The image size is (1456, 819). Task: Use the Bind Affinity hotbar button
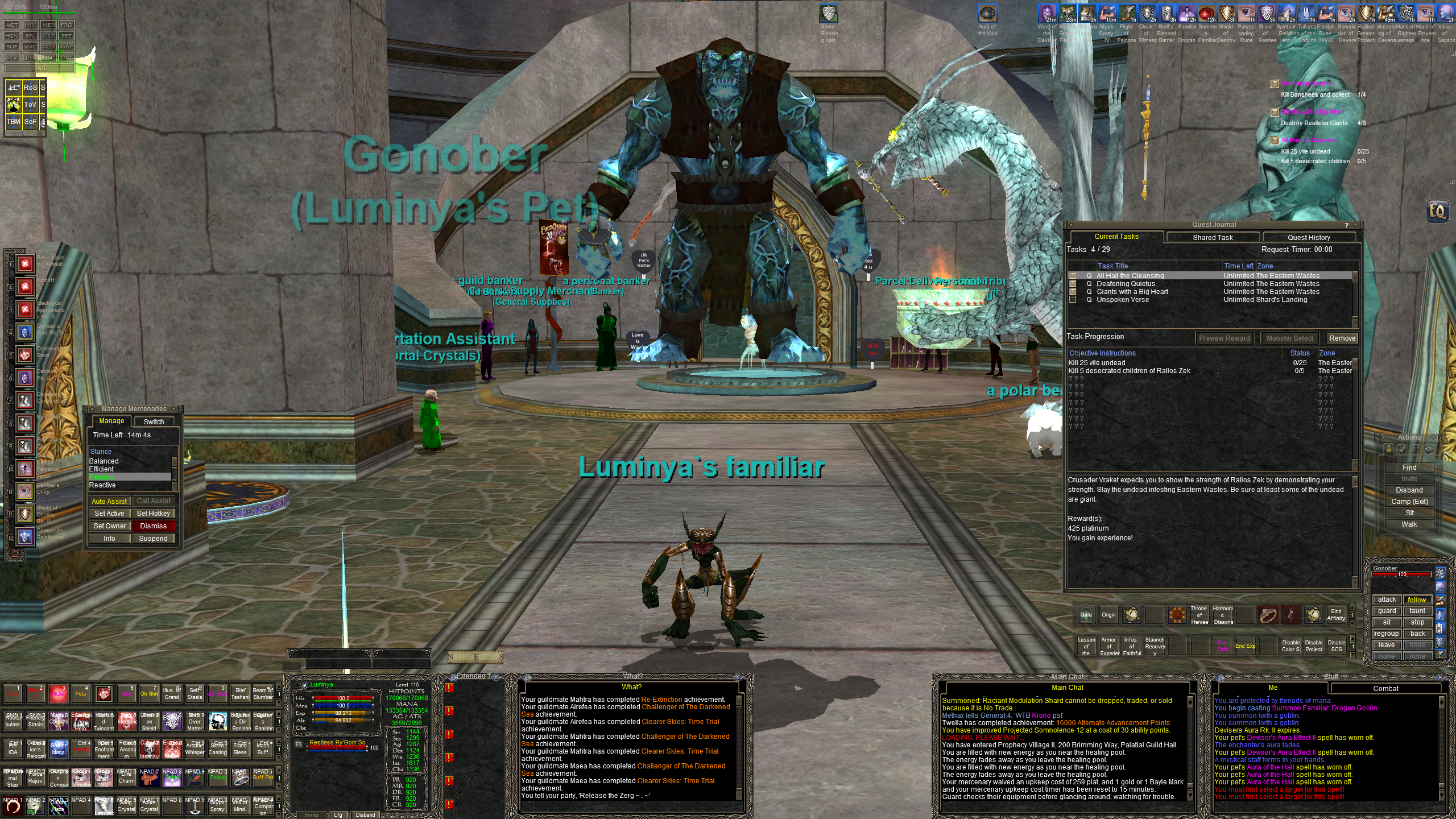click(x=1336, y=615)
